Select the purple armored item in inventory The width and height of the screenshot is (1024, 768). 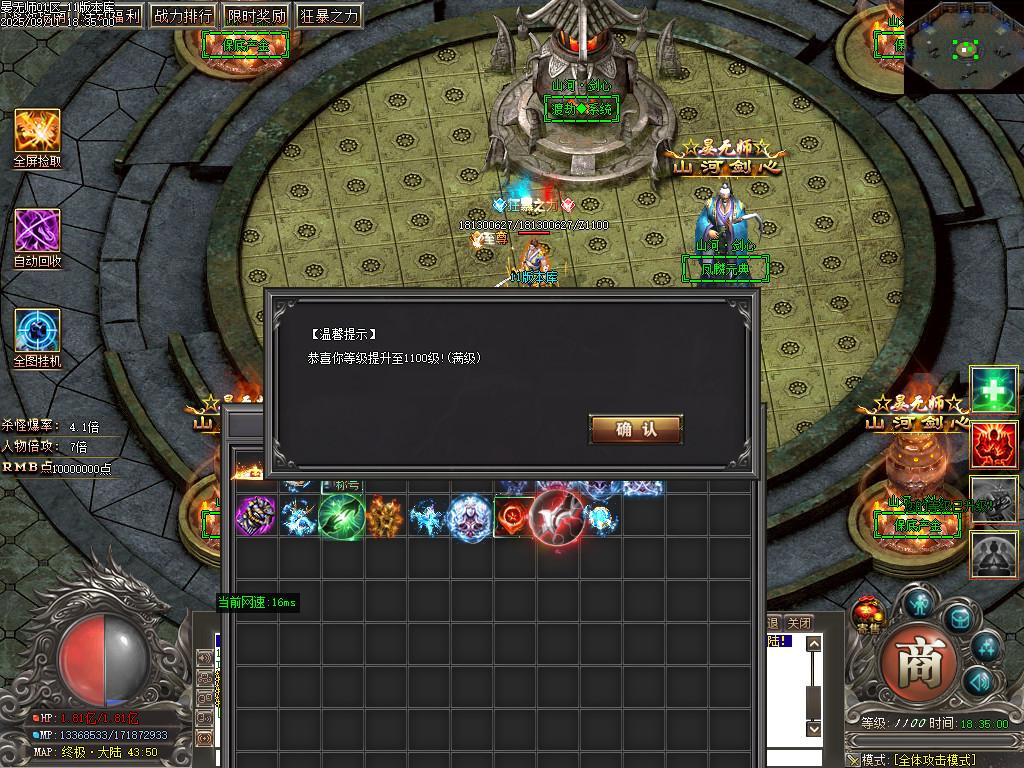coord(256,517)
